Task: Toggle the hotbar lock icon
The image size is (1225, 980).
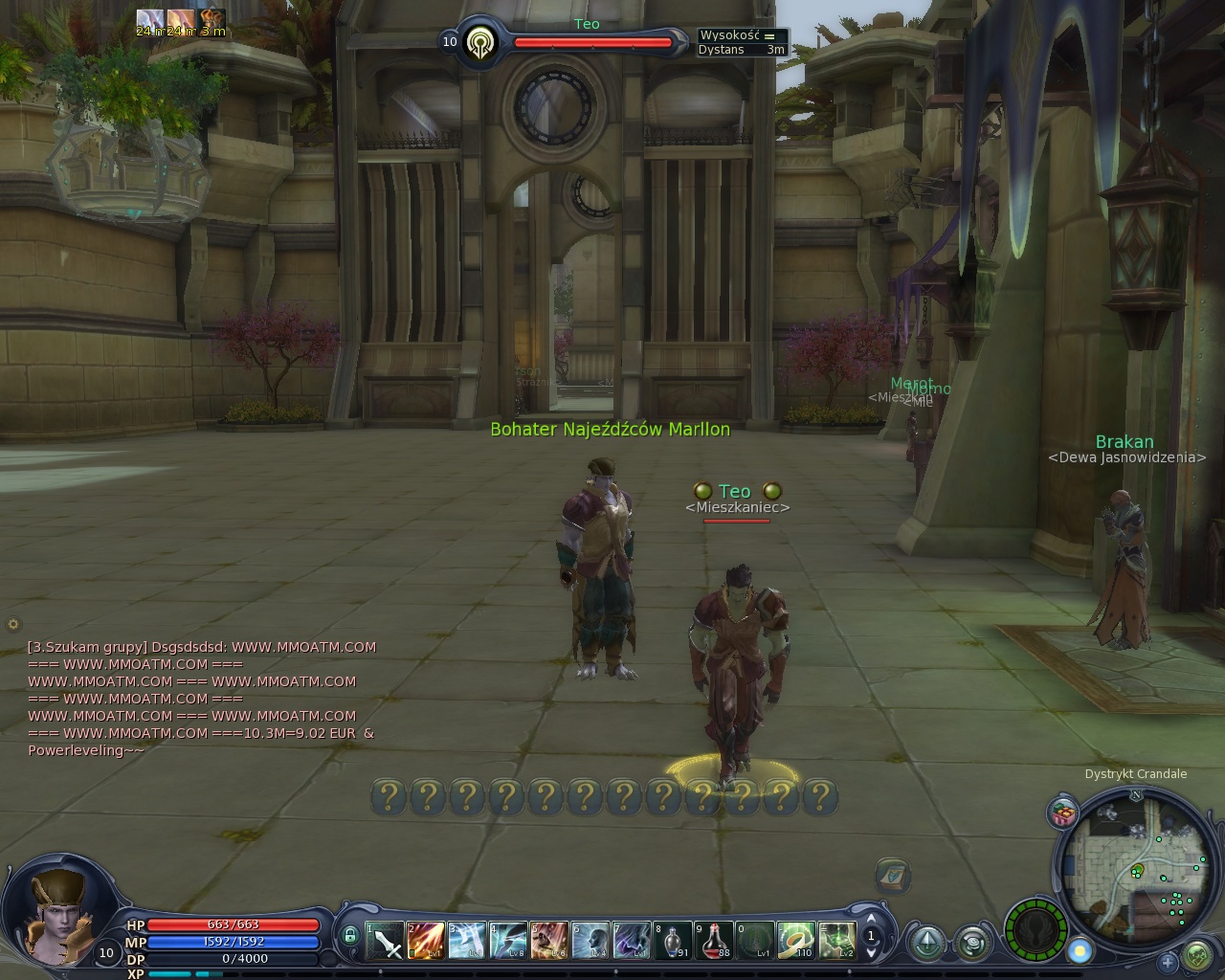Action: [x=350, y=936]
